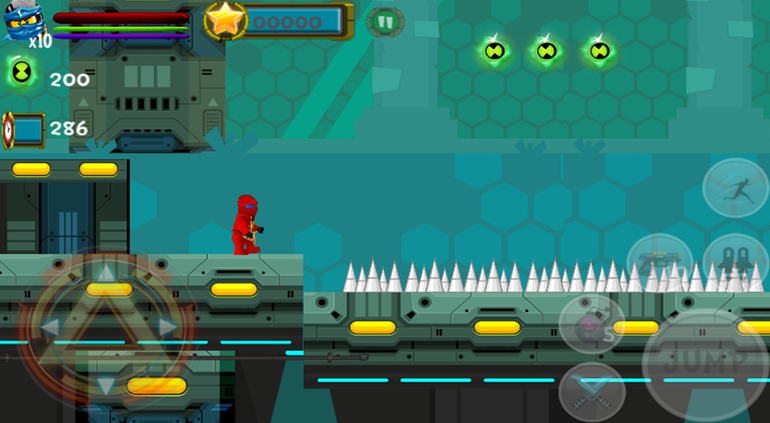Throw a bomb with the bomb button
The width and height of the screenshot is (770, 423).
[x=592, y=325]
